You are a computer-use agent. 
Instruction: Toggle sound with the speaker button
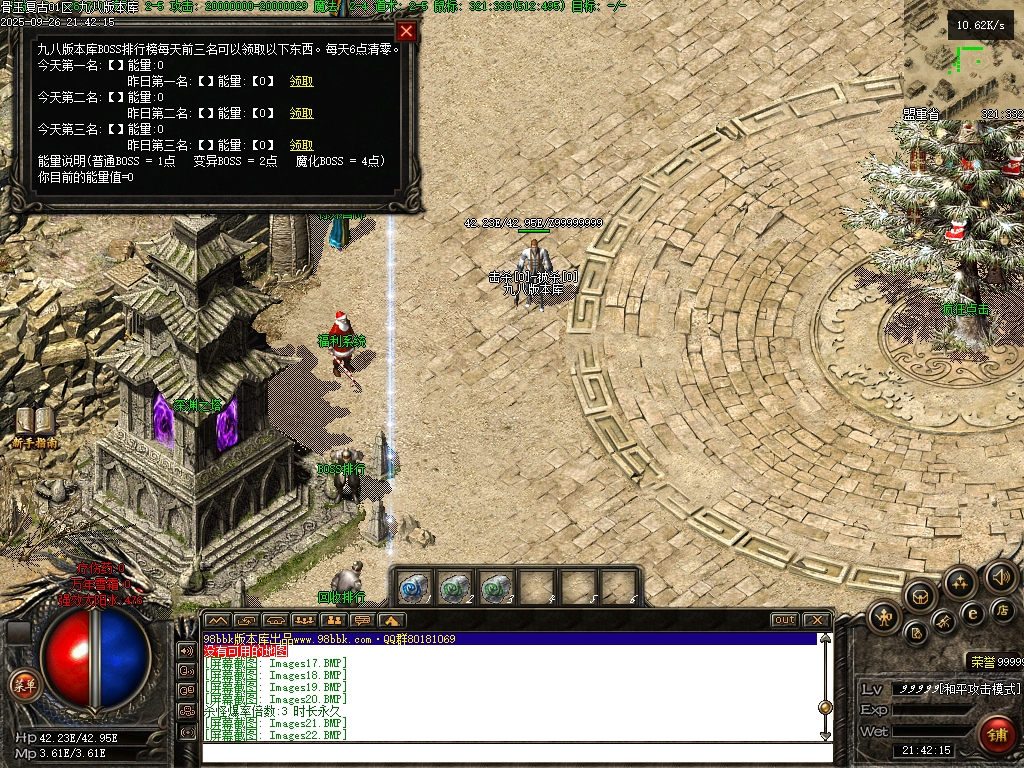pos(1000,576)
